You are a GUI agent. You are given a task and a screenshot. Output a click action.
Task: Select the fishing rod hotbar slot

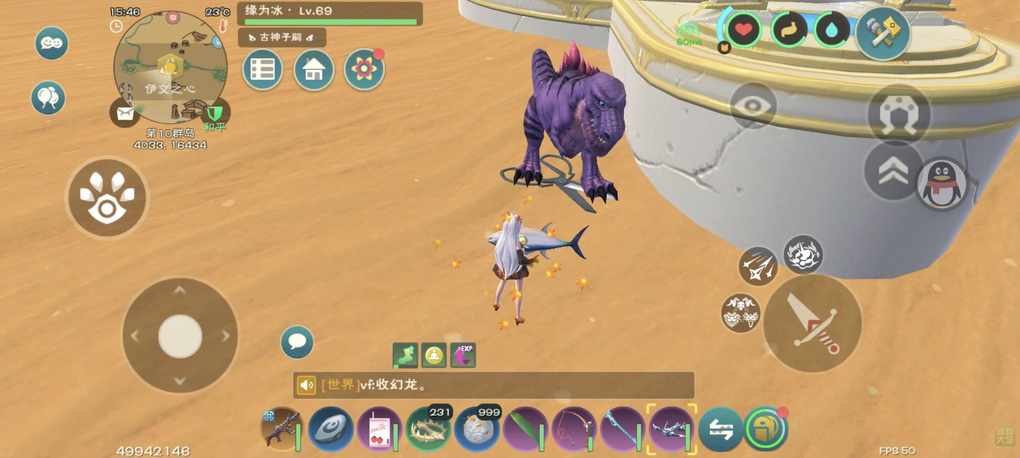[x=574, y=429]
